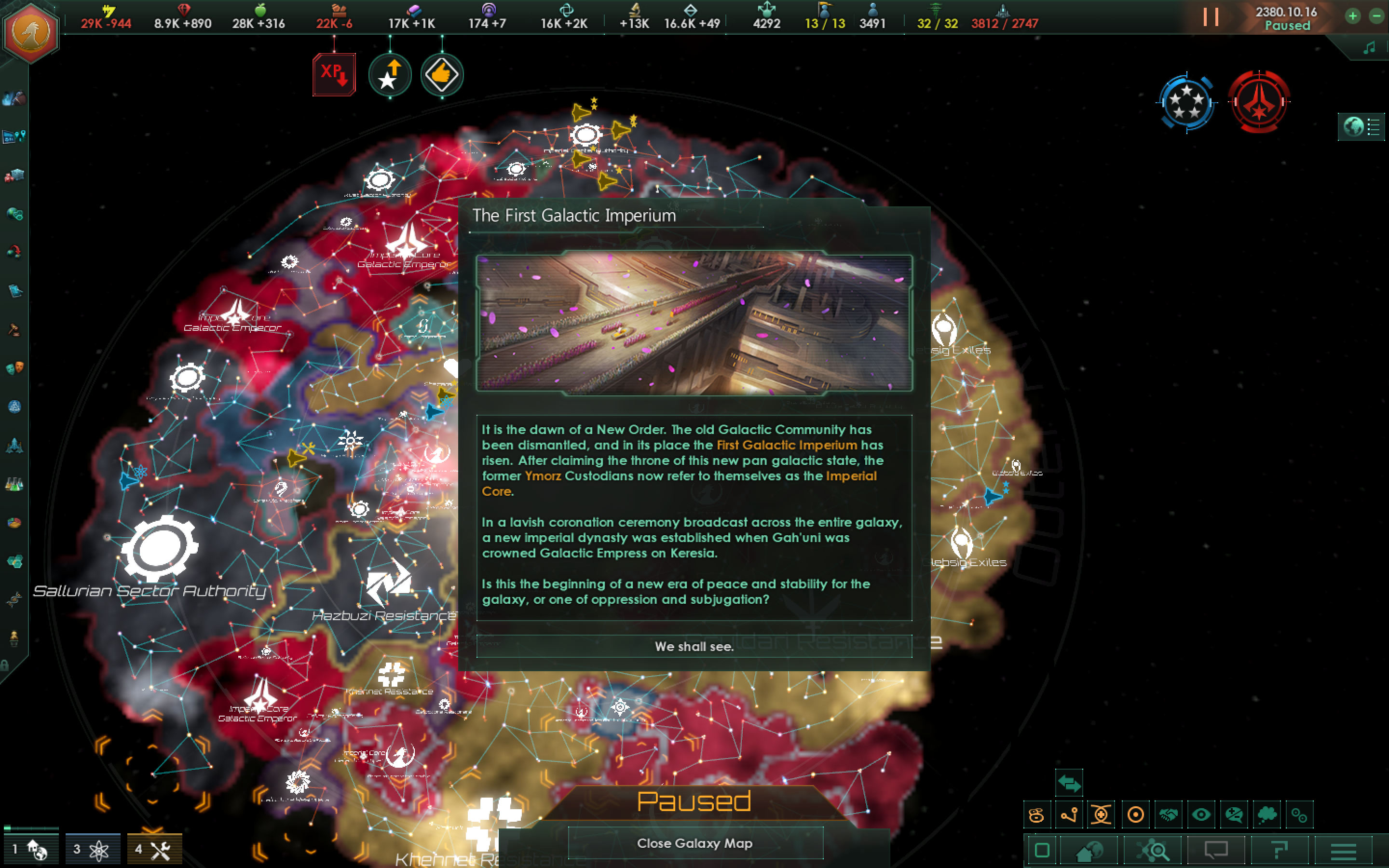Unpause the game with the pause button
The height and width of the screenshot is (868, 1389).
pos(1211,17)
